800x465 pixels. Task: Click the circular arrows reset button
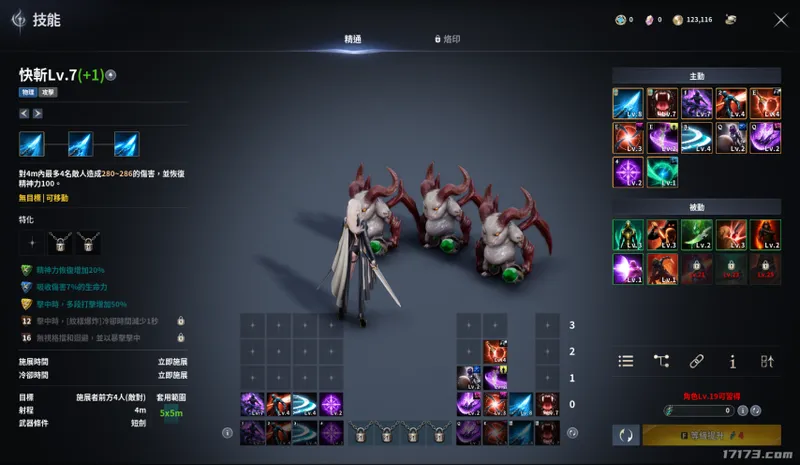coord(626,435)
